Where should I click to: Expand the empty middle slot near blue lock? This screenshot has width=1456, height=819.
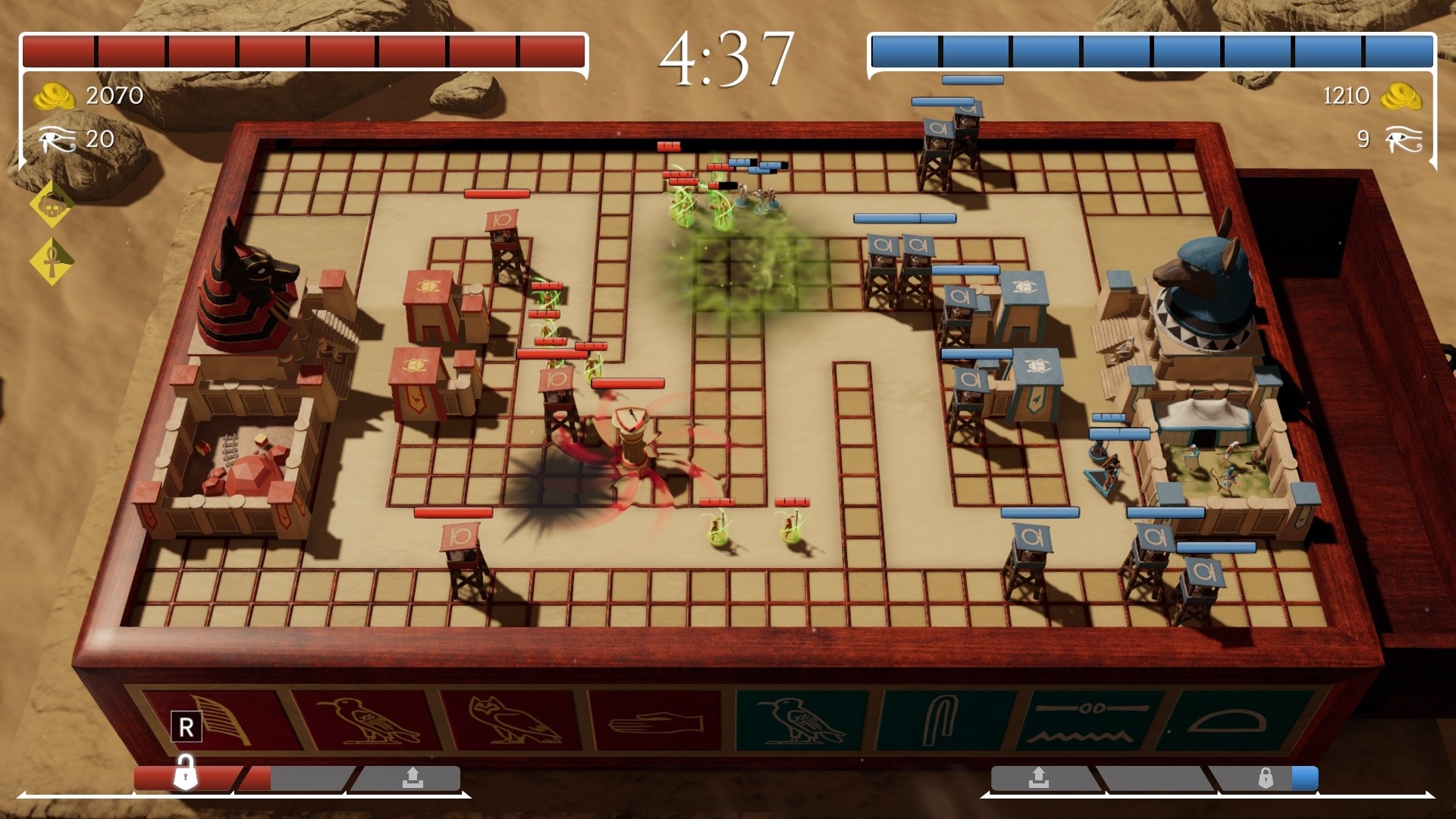(x=1153, y=777)
